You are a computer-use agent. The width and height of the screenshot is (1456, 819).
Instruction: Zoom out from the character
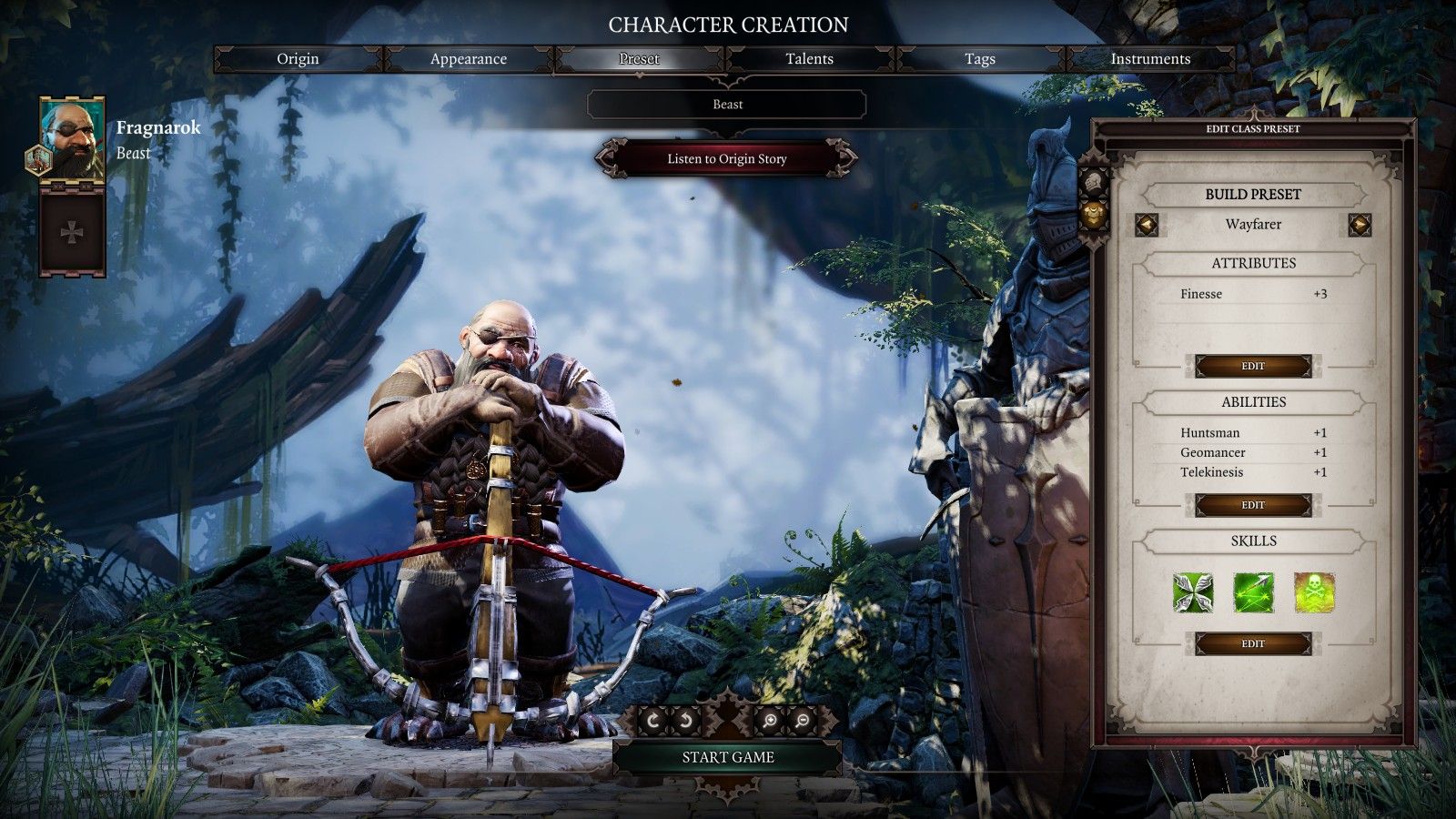[803, 721]
